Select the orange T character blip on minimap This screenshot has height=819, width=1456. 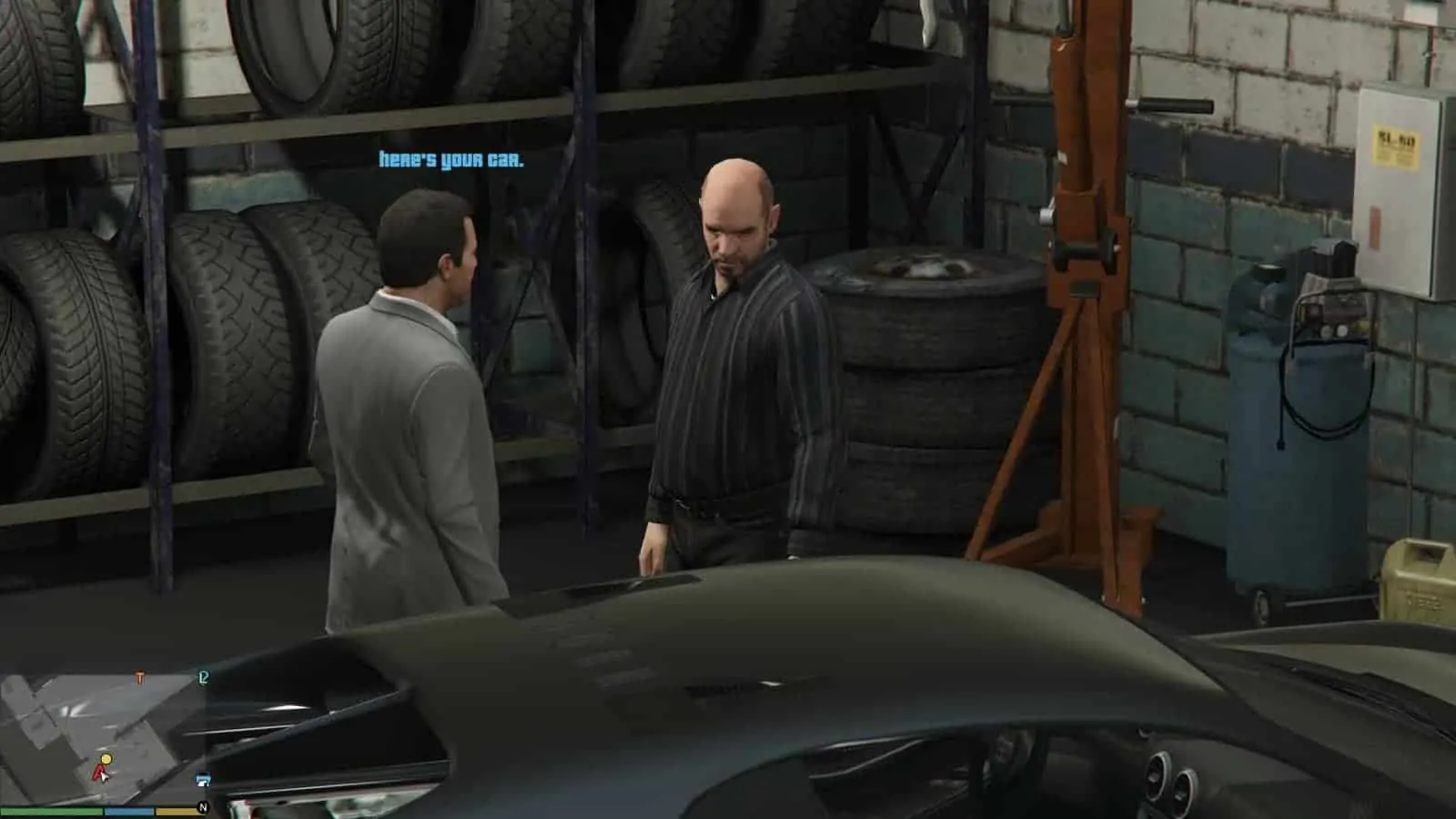[x=140, y=676]
